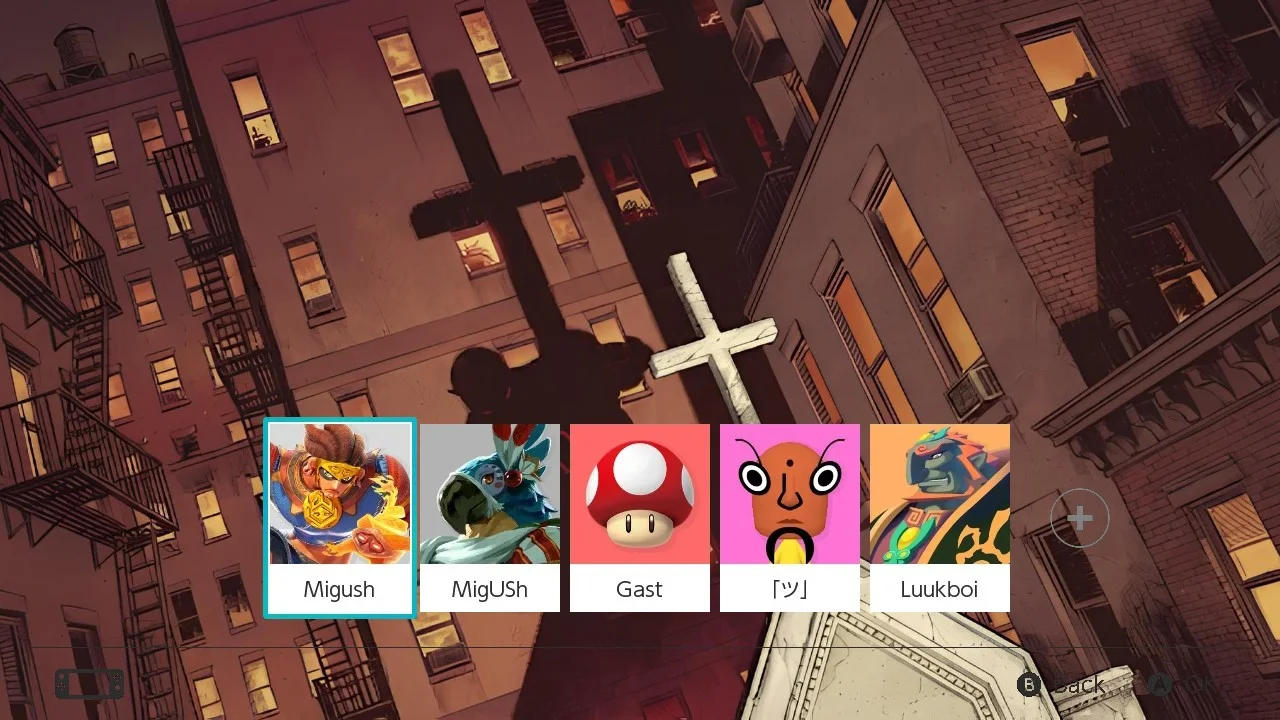
Task: Click the A button glyph next to OK
Action: (x=1160, y=685)
